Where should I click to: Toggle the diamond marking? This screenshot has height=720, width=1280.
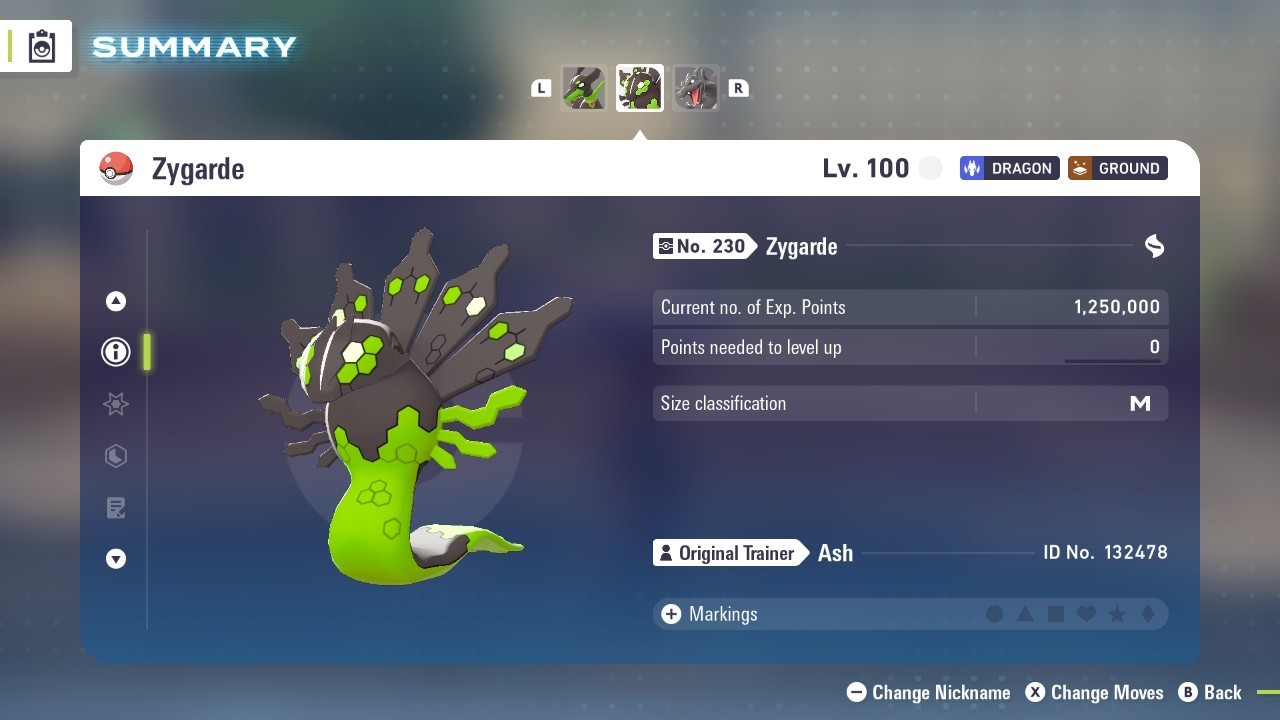point(1148,614)
